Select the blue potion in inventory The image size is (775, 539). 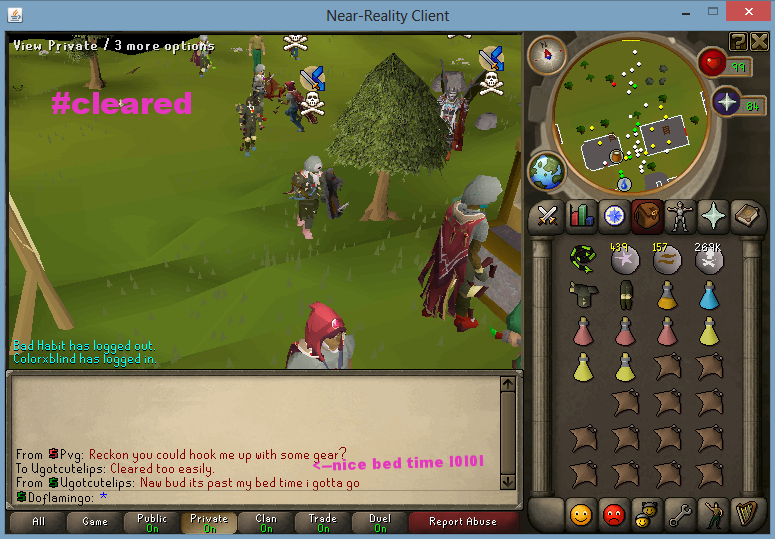(x=709, y=294)
